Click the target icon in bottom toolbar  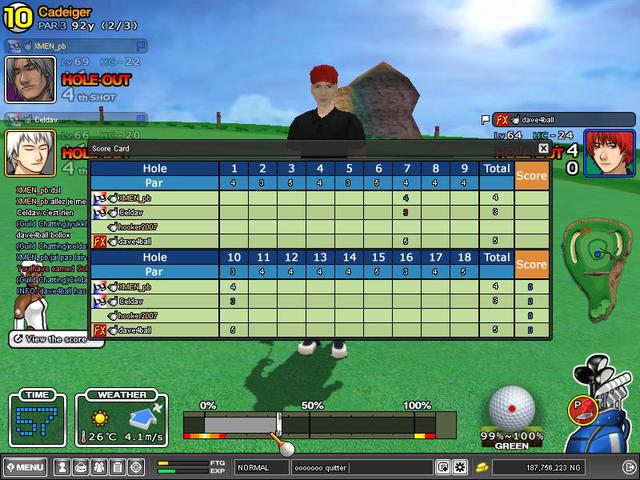point(135,467)
